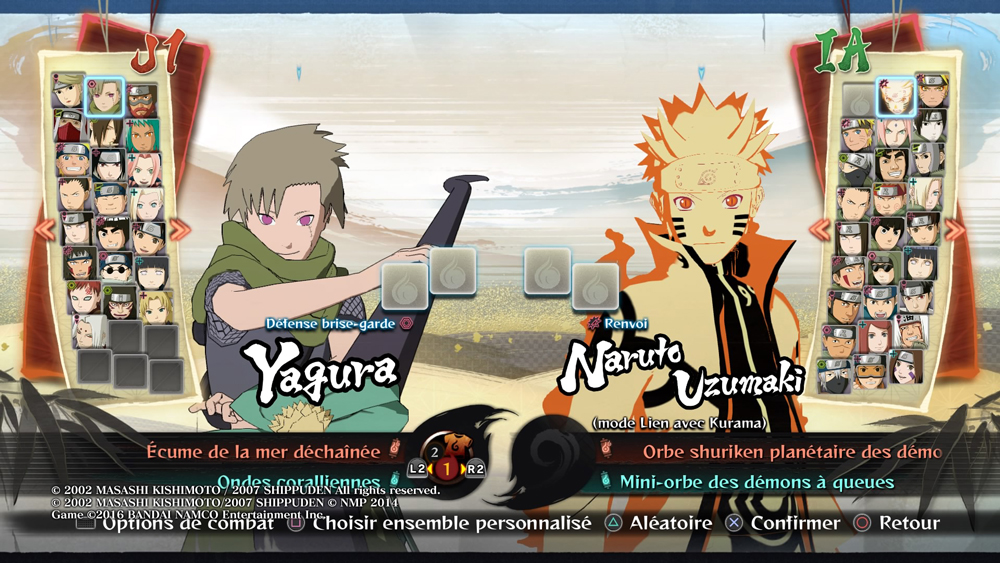Go to the IA roster's previous page
1000x563 pixels.
(x=820, y=230)
